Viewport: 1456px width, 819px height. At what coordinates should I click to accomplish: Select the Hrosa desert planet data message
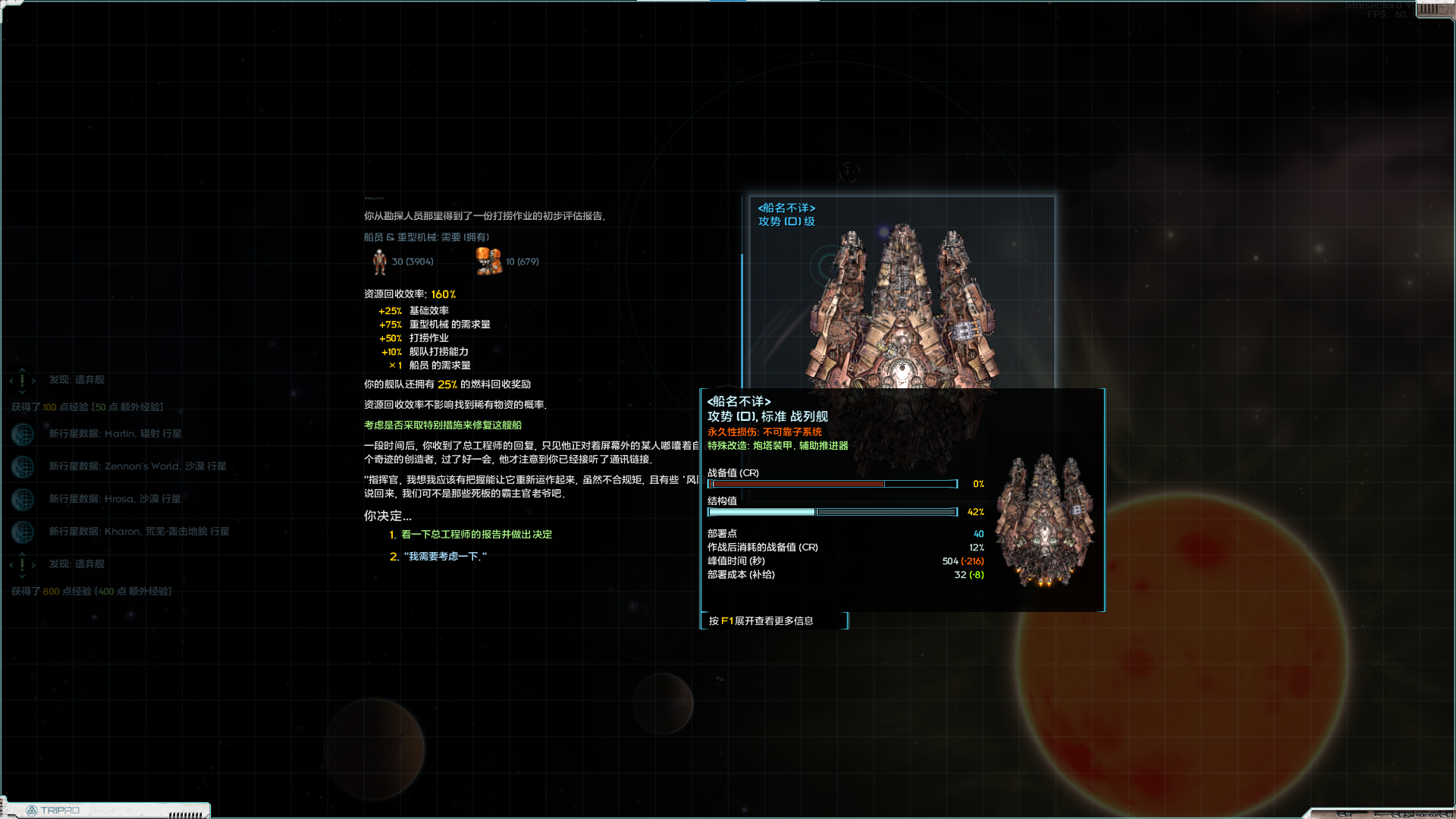(115, 499)
